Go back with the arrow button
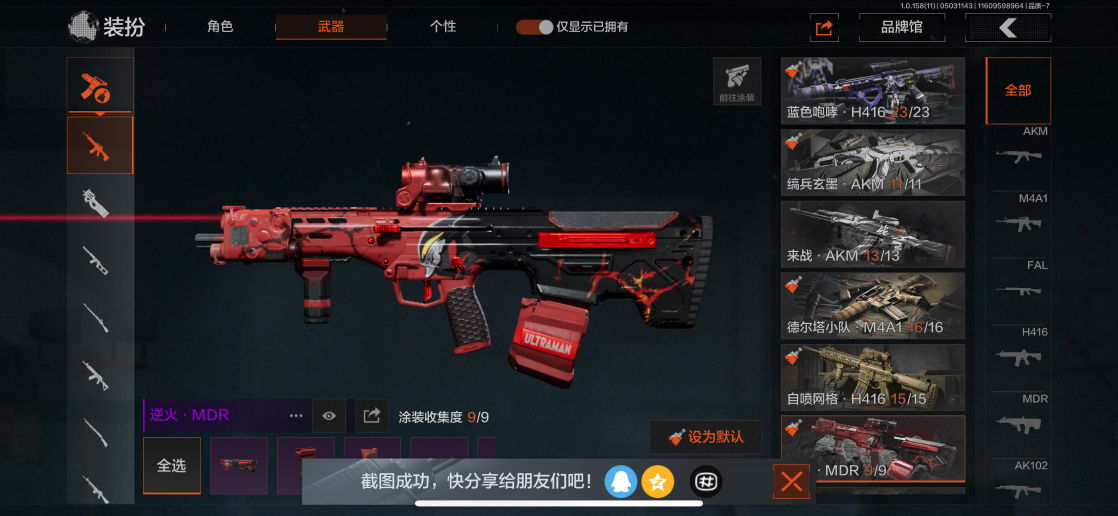 point(1007,28)
